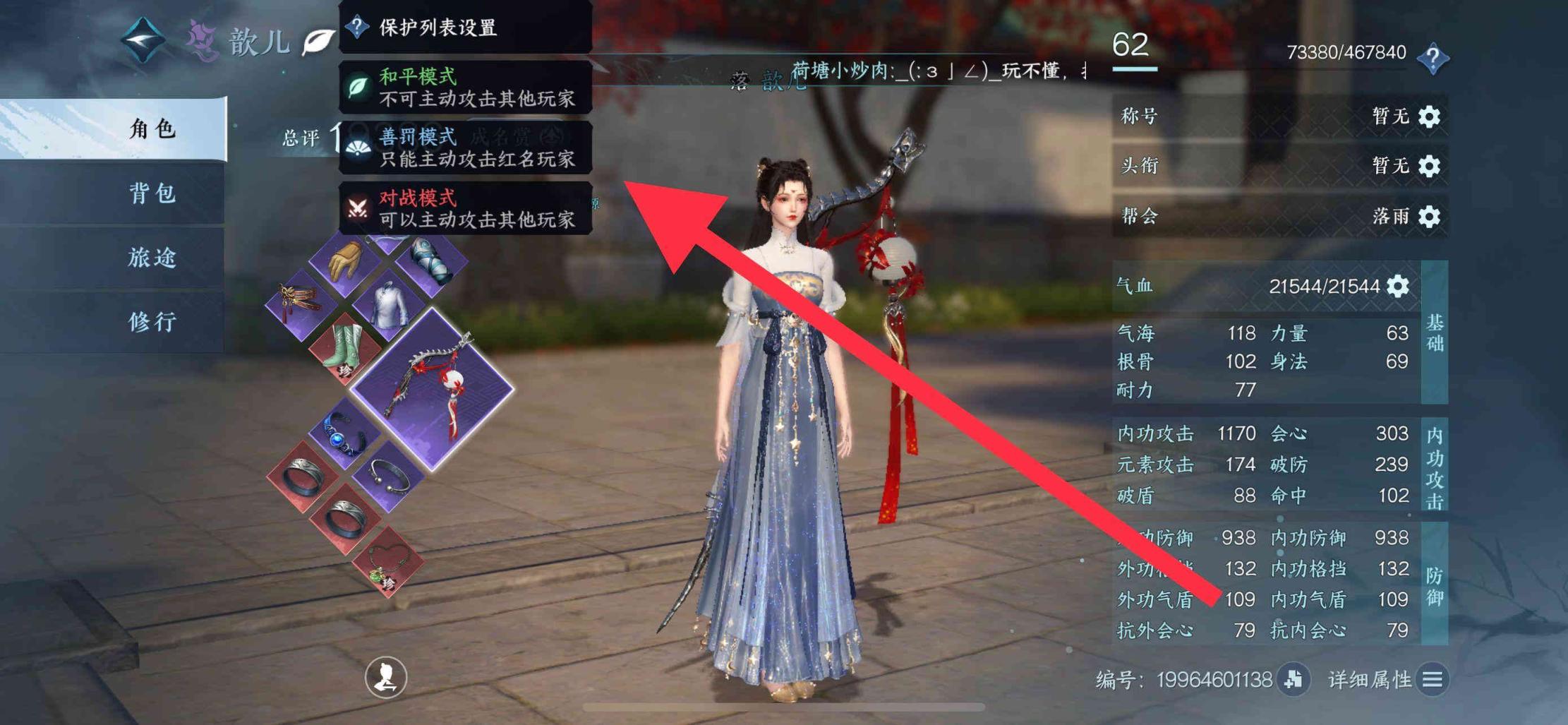Select the green boots equipment slot
1568x725 pixels.
(x=345, y=349)
